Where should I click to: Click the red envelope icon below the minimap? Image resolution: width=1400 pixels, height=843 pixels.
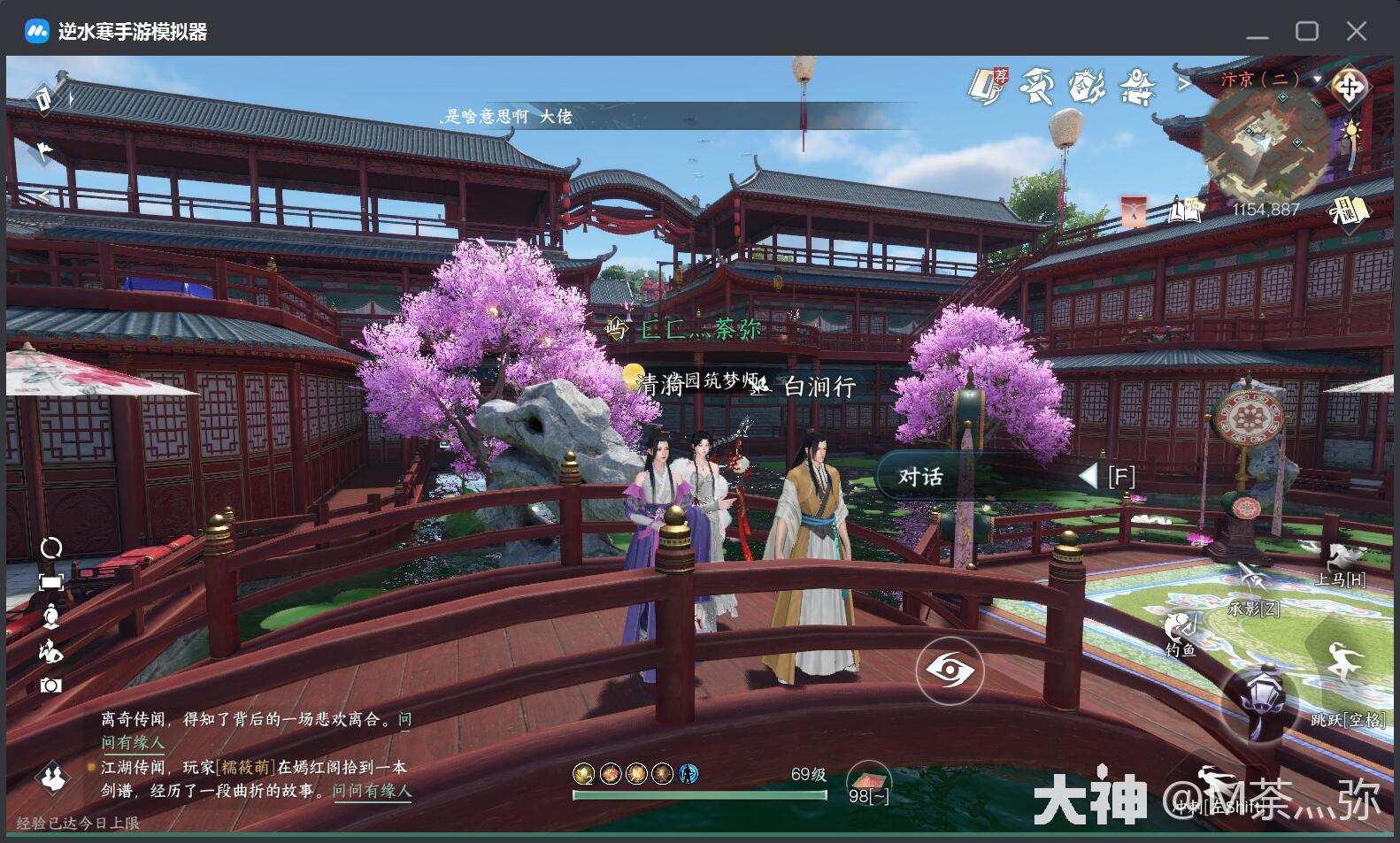(1134, 211)
